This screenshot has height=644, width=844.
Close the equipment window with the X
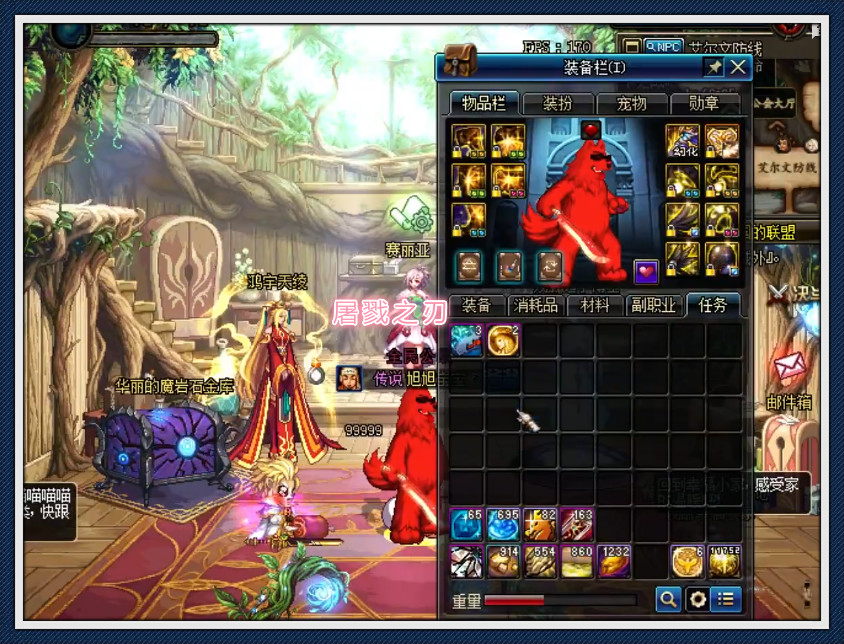(x=738, y=67)
